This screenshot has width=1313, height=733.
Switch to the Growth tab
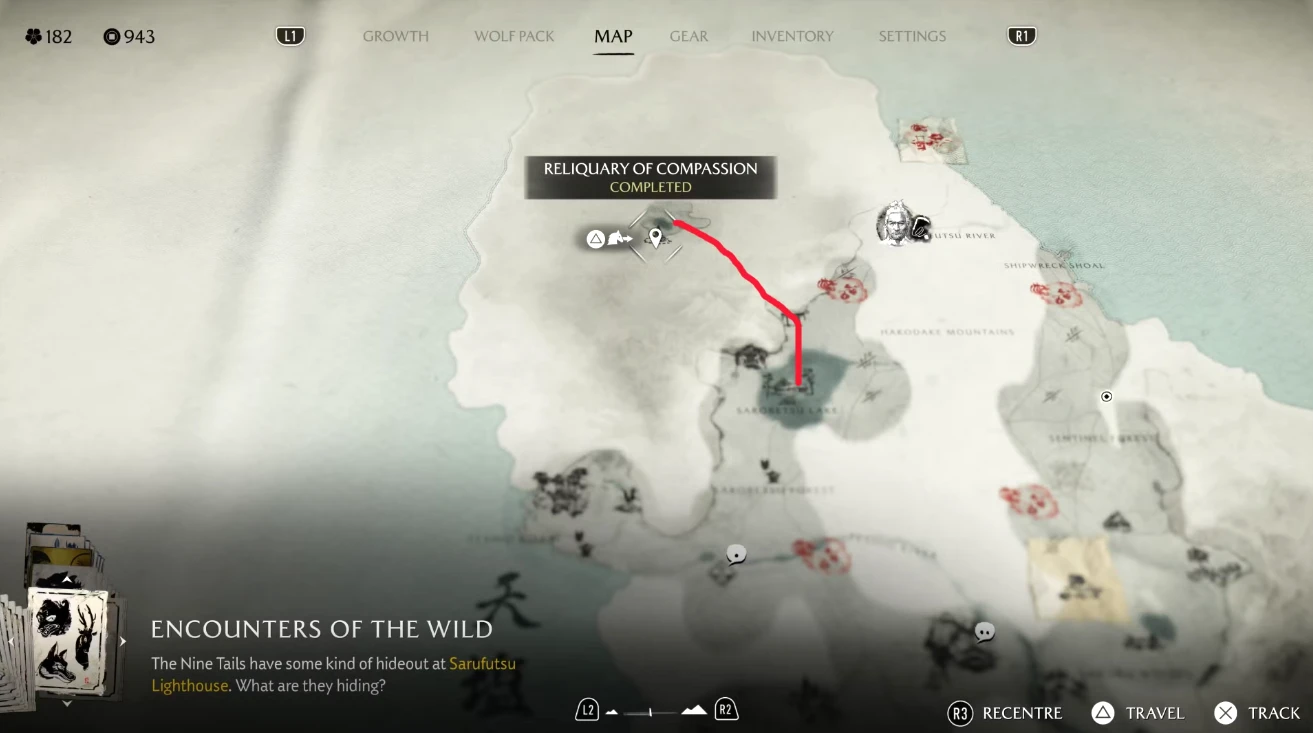(395, 36)
